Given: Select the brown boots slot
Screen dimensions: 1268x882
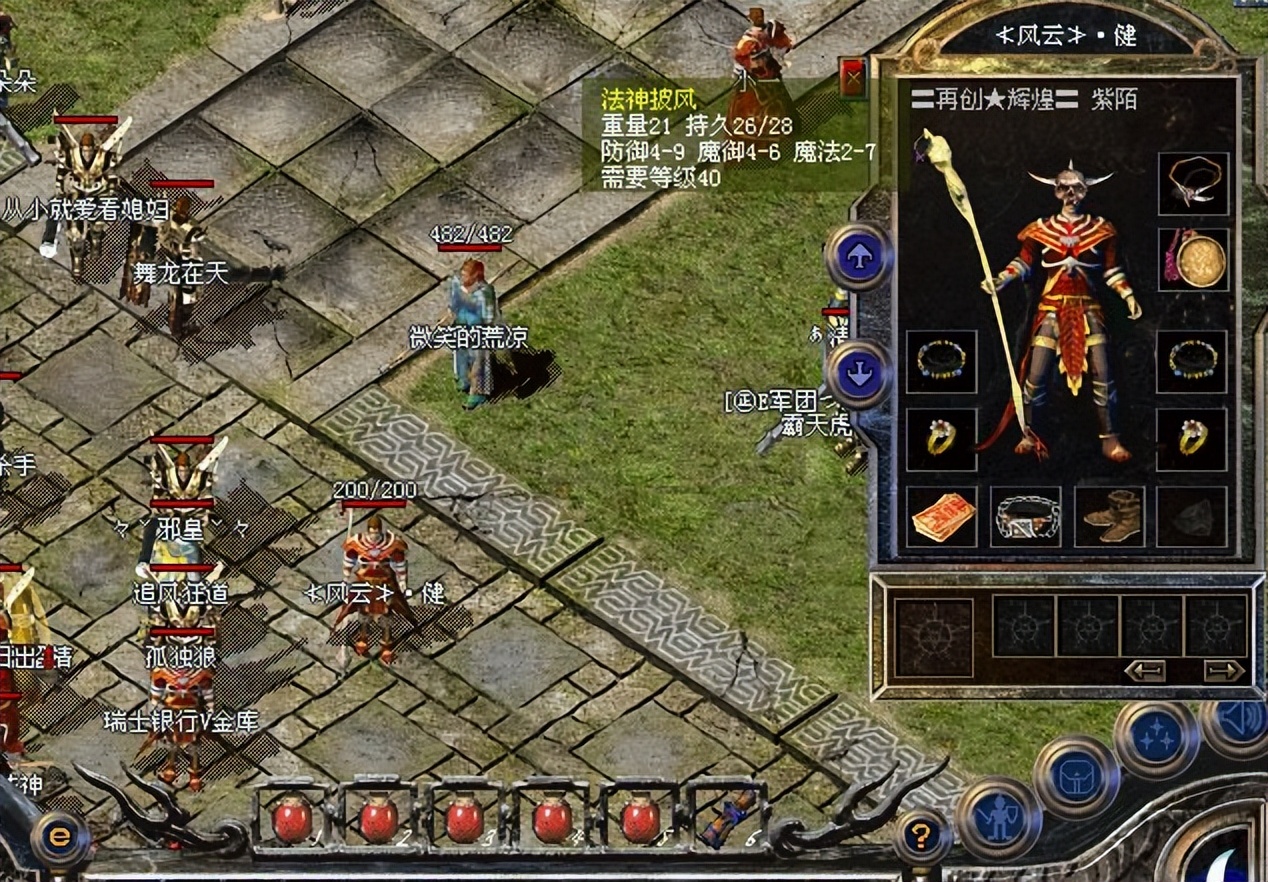Looking at the screenshot, I should click(x=1109, y=516).
